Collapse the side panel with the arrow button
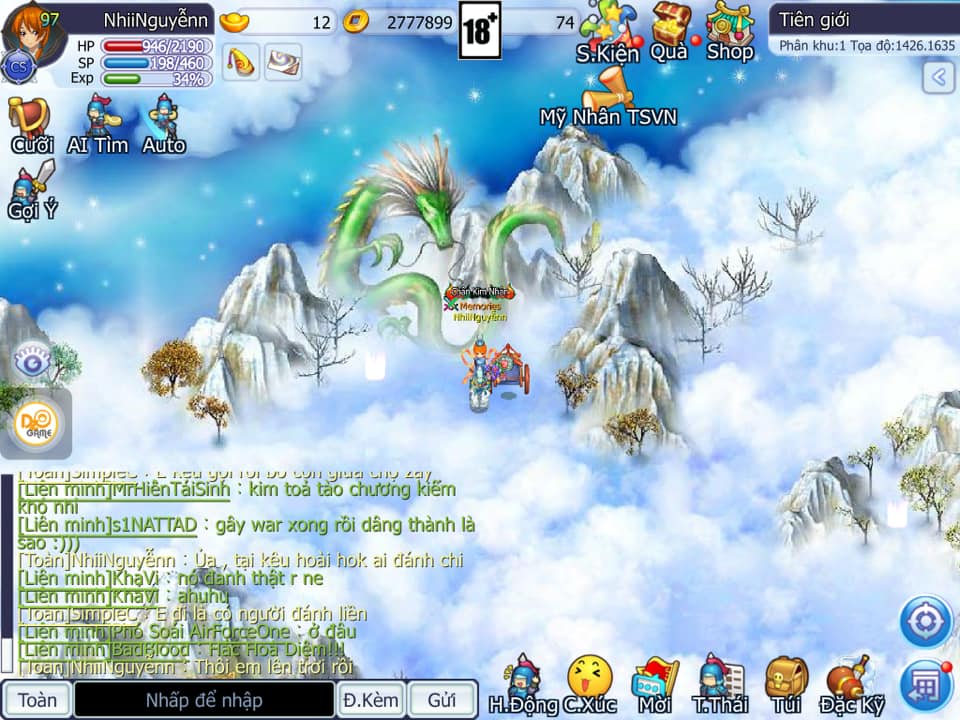This screenshot has width=960, height=720. pos(938,77)
